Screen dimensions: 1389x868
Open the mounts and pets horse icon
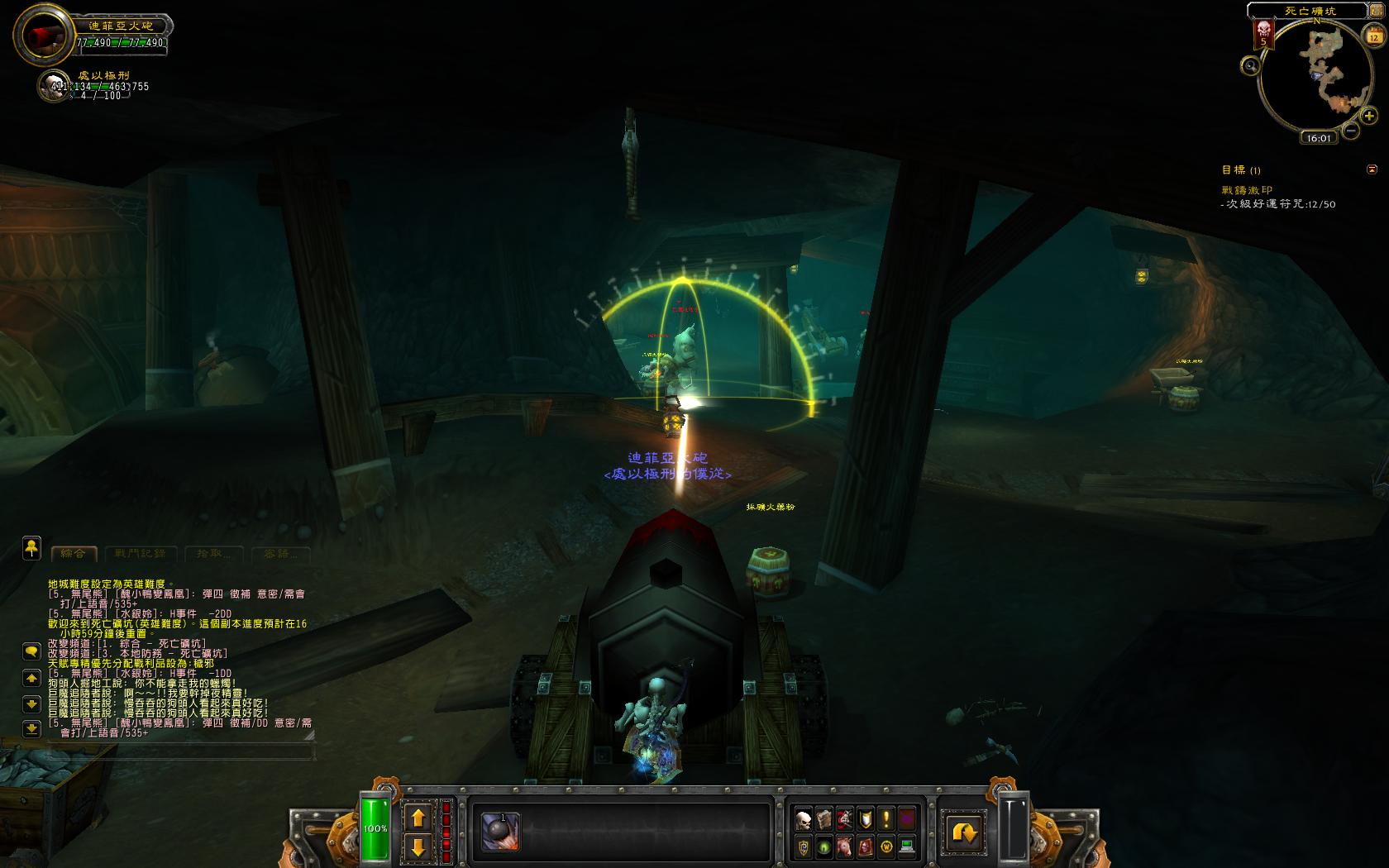pos(844,847)
